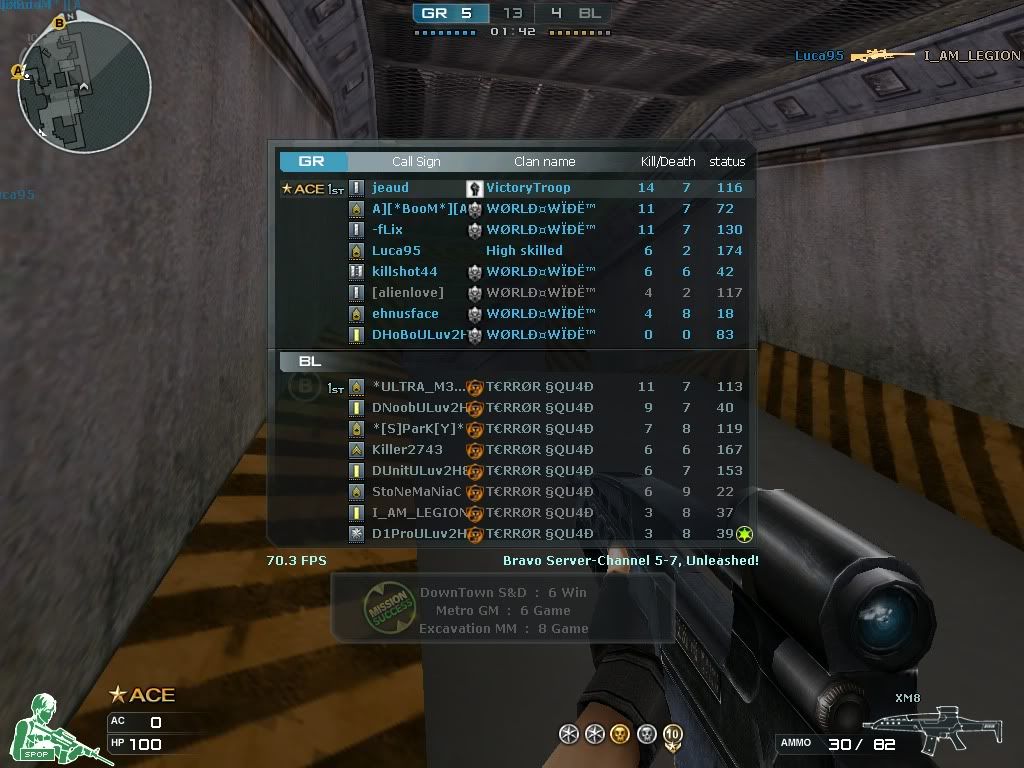Click the number 10 kill streak medal
This screenshot has width=1024, height=768.
click(x=673, y=735)
